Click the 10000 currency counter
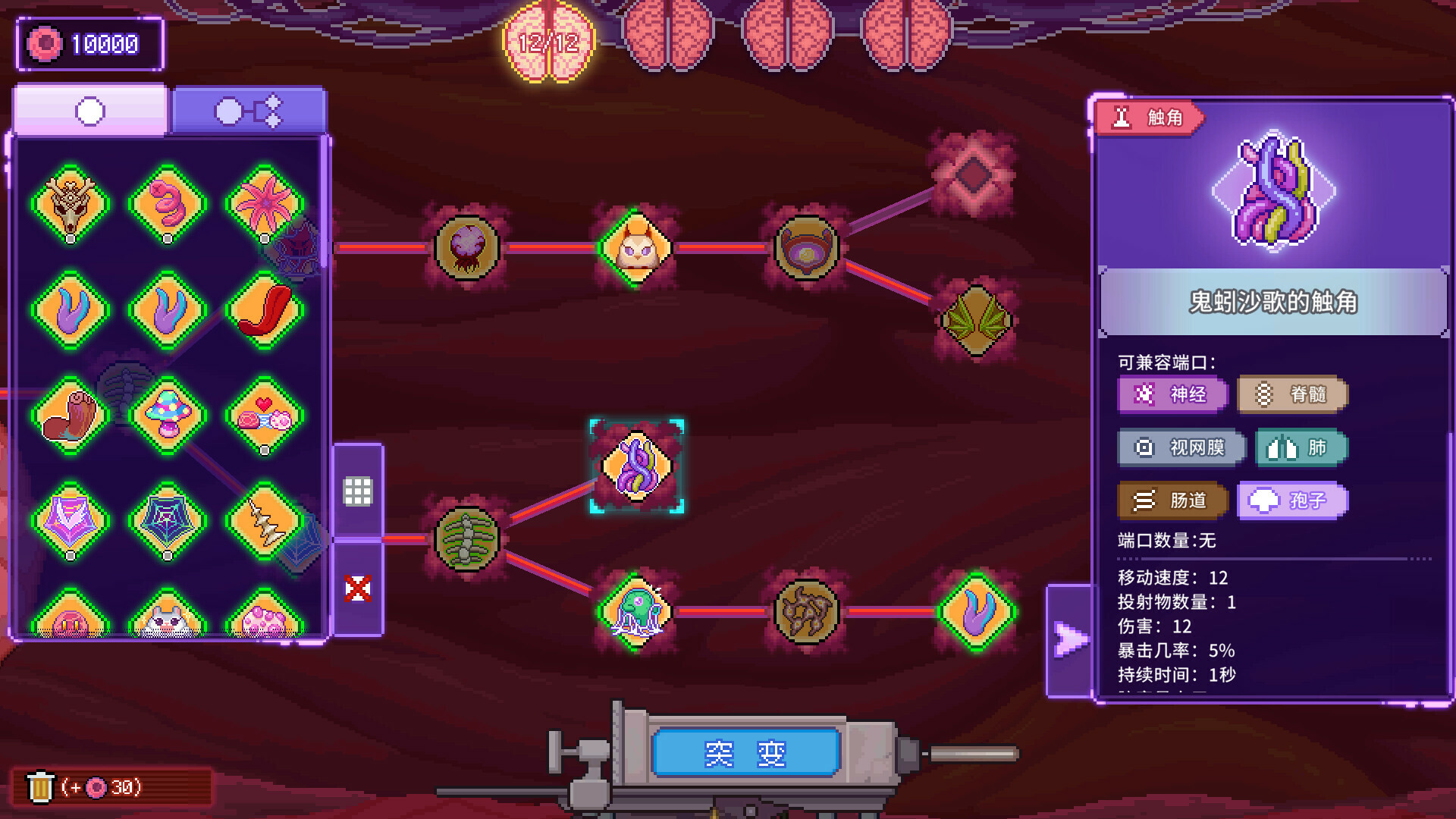The height and width of the screenshot is (819, 1456). pos(91,45)
